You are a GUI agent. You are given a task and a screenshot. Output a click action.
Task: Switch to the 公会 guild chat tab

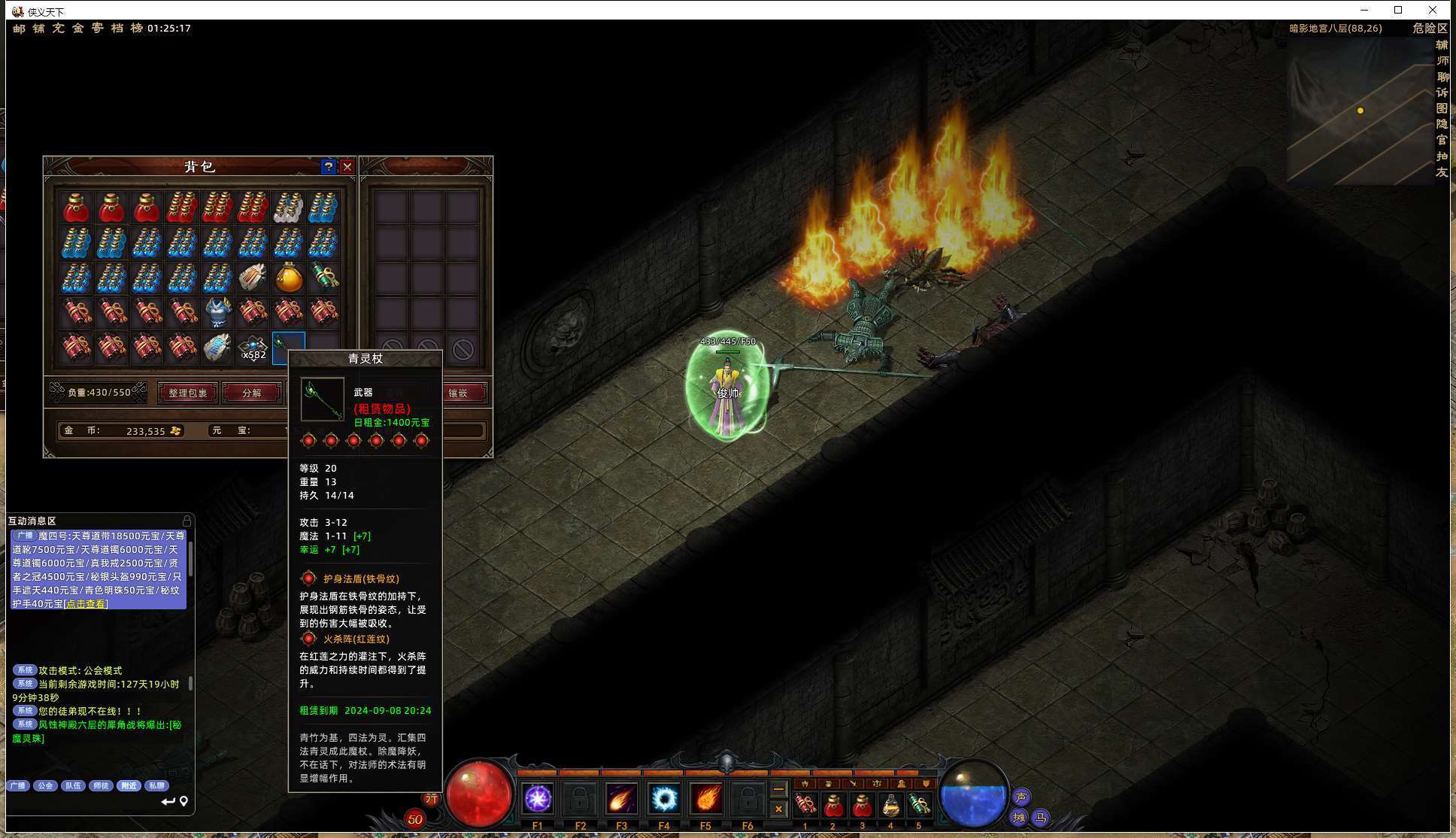pos(45,785)
